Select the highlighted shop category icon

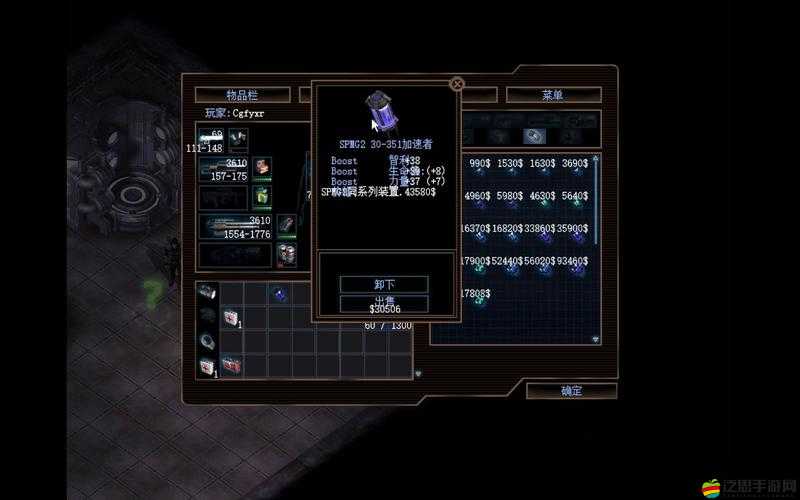(x=534, y=136)
